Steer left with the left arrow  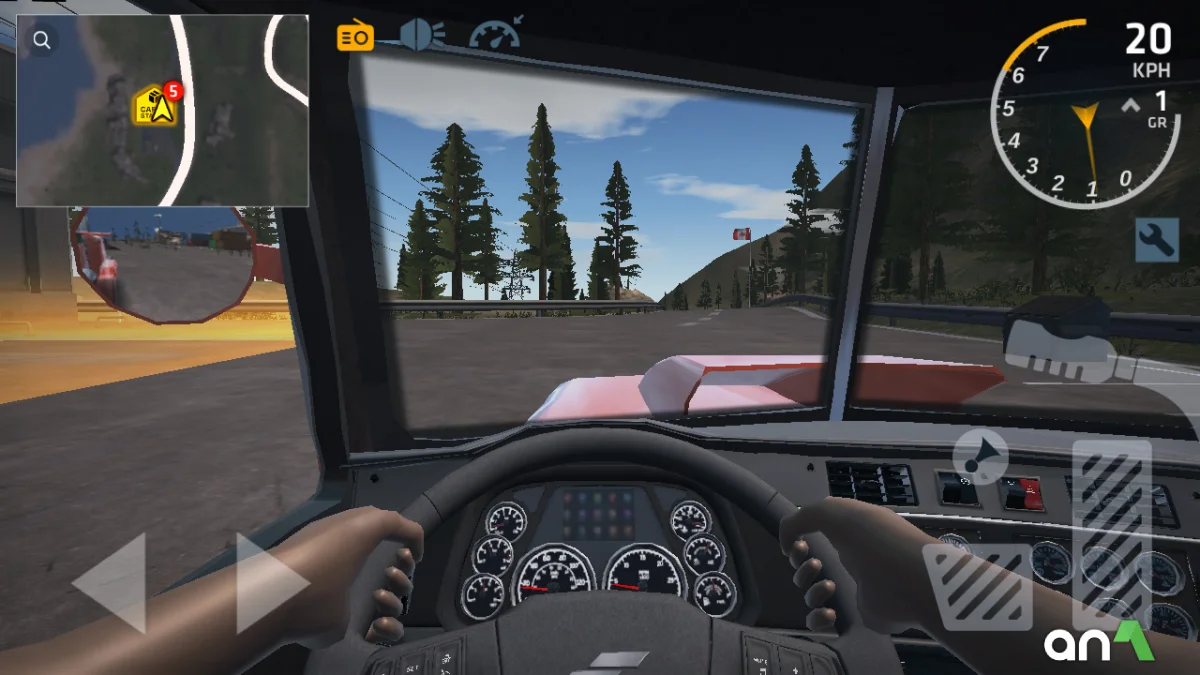(x=110, y=583)
